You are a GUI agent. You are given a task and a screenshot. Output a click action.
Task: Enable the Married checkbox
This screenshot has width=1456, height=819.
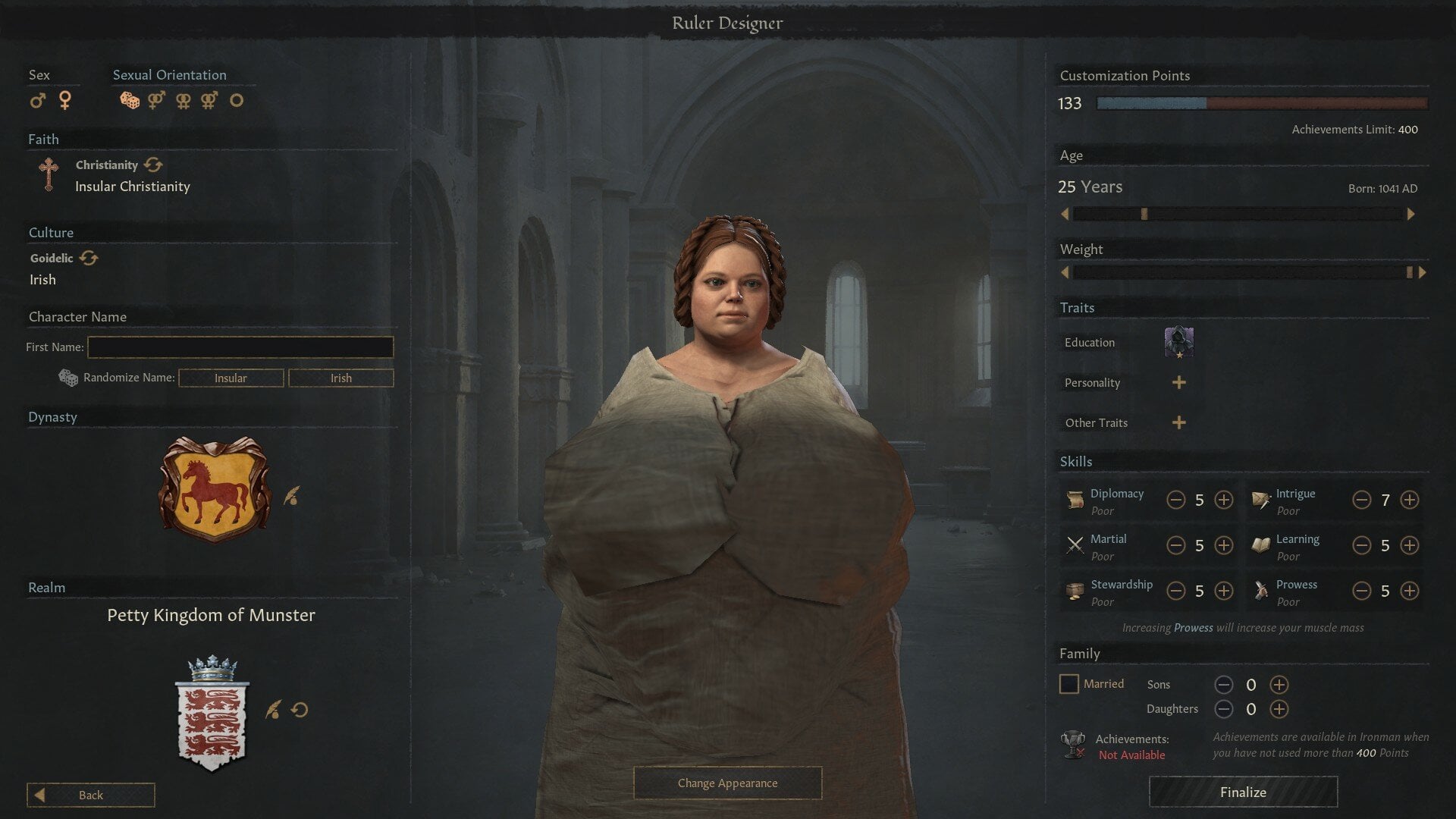tap(1069, 684)
